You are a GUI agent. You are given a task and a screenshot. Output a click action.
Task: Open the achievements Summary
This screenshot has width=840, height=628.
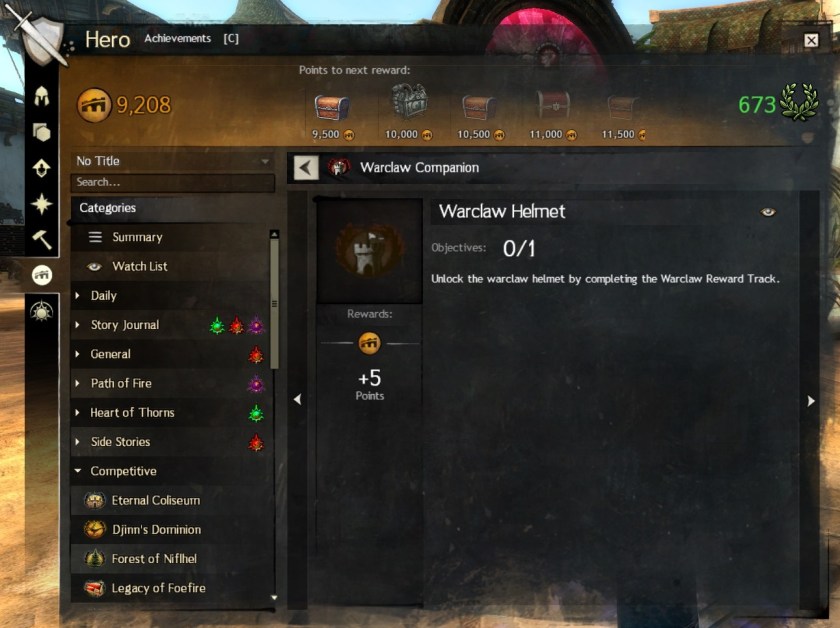pyautogui.click(x=137, y=237)
